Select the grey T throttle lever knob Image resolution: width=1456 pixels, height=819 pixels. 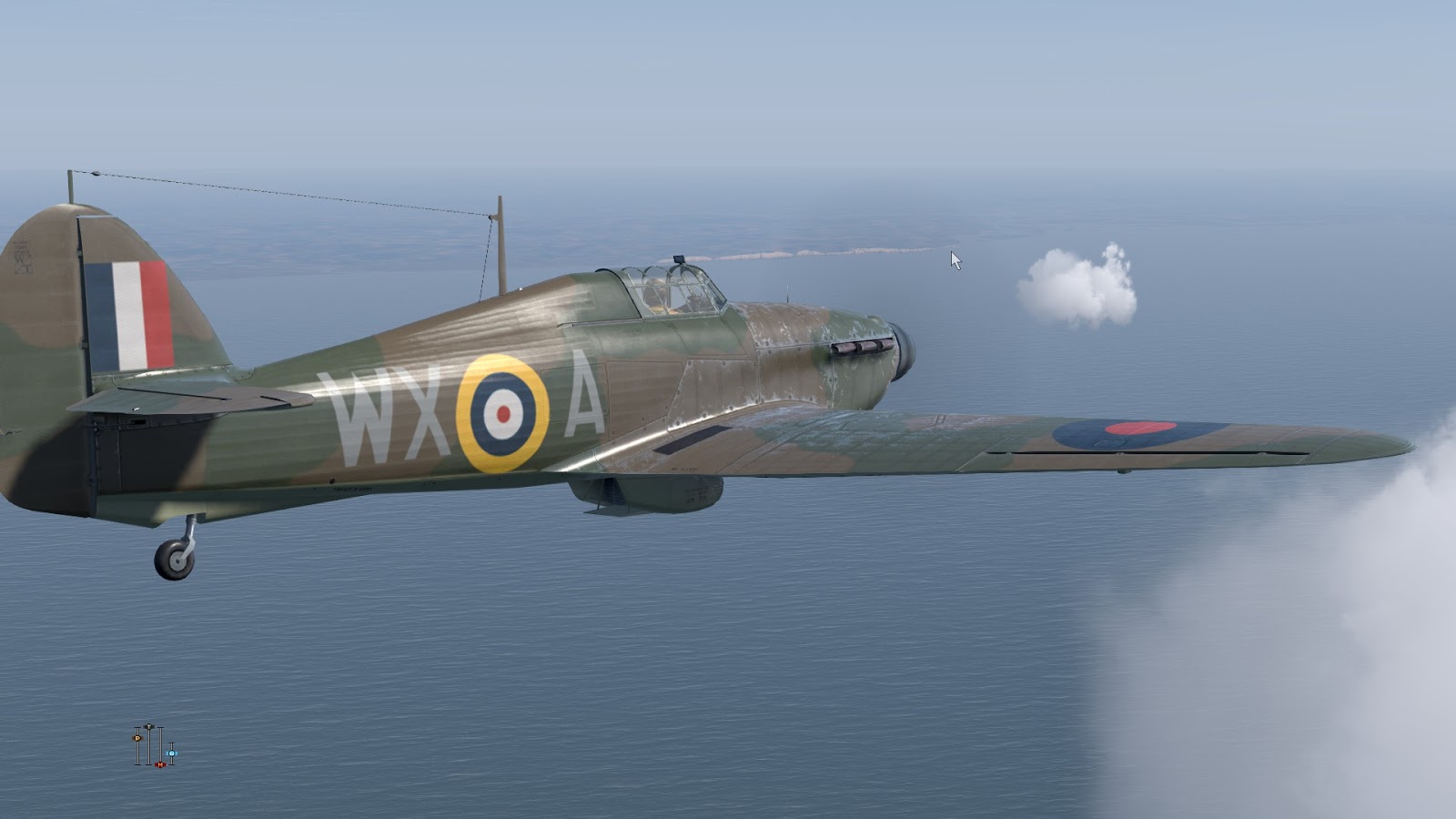pos(149,727)
